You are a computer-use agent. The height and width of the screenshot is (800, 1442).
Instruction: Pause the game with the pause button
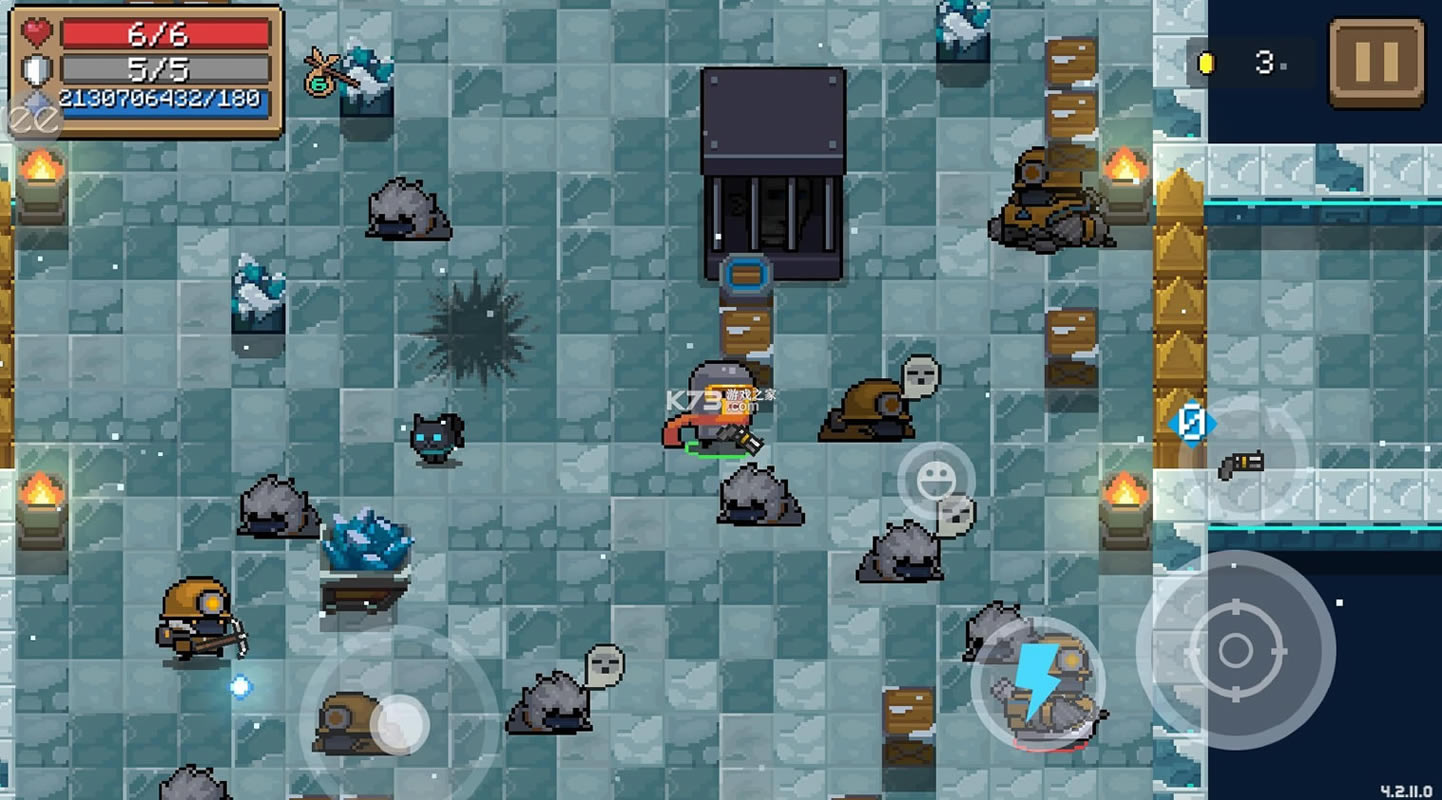1376,63
